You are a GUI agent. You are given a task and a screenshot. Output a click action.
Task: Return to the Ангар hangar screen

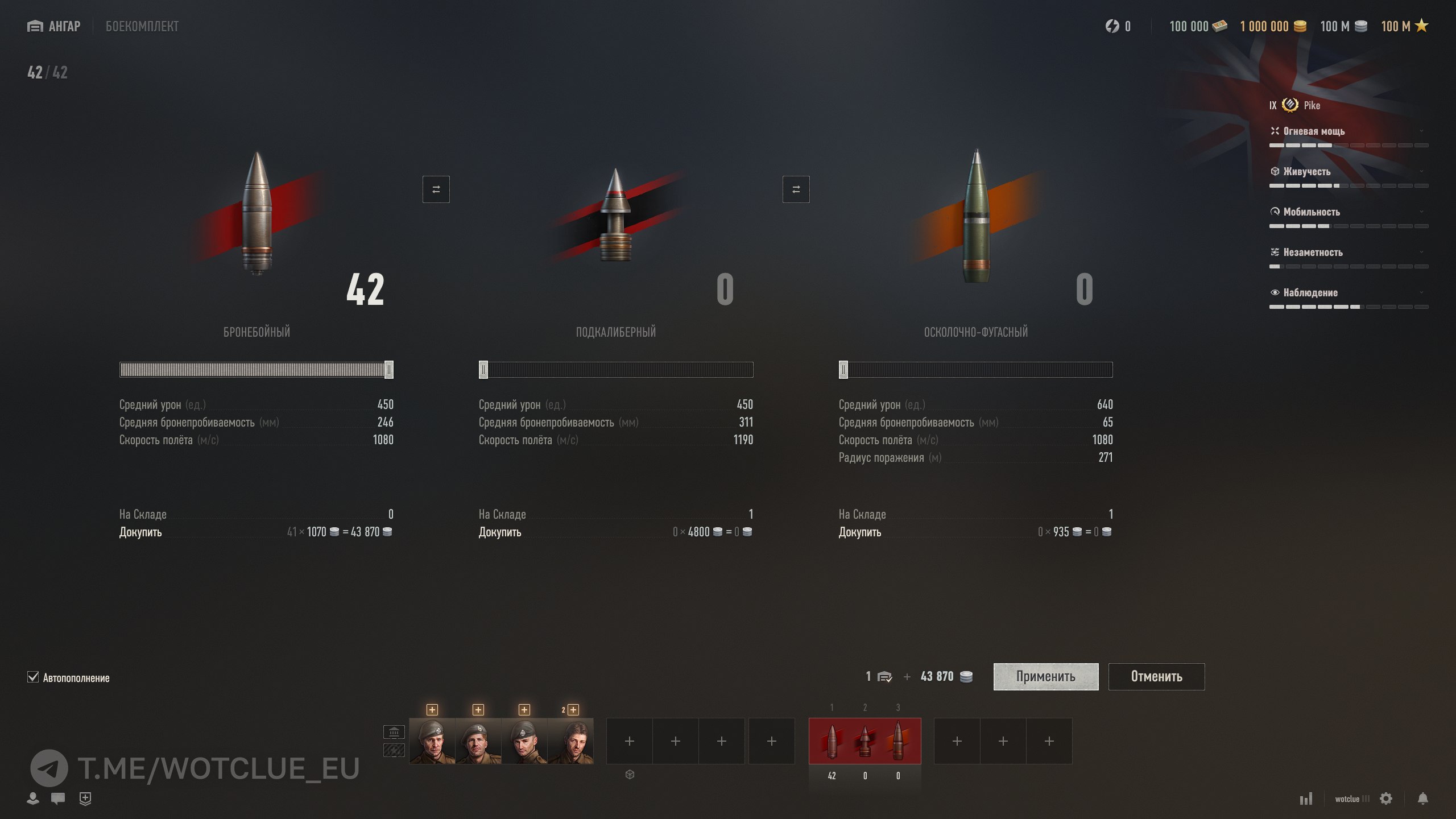[x=54, y=26]
